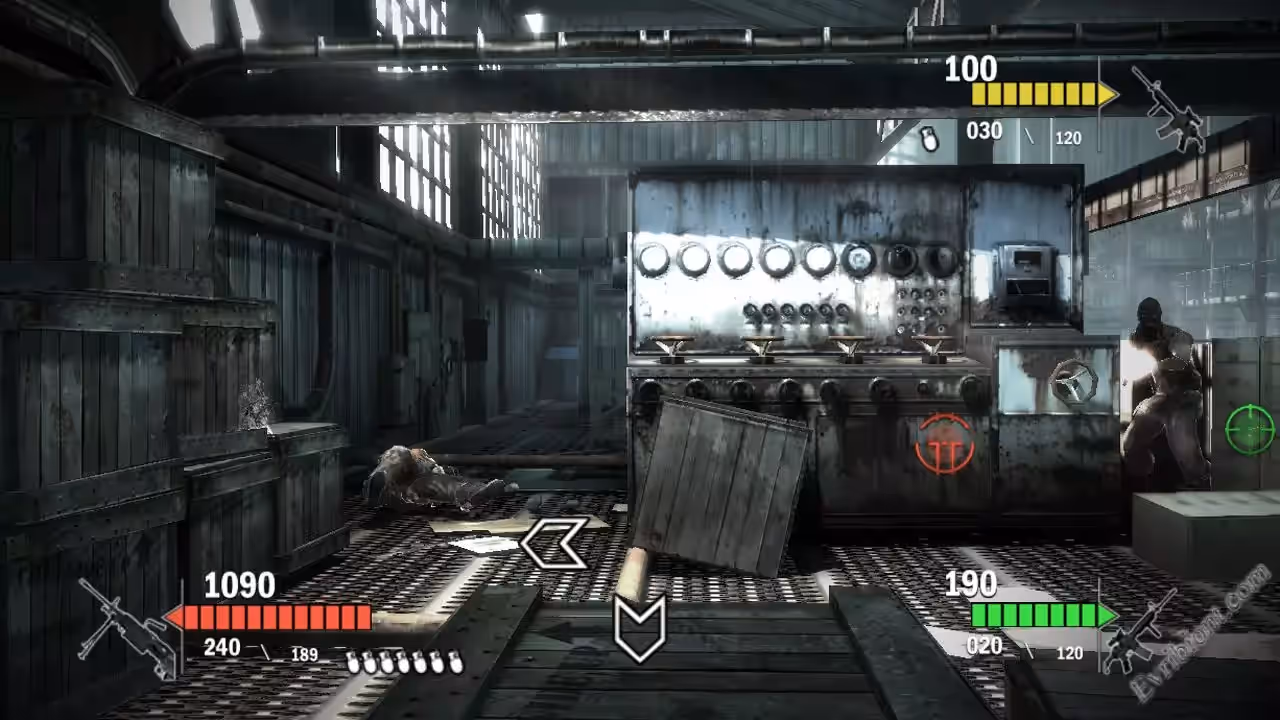Click the left-pointing cover arrow
Screen dimensions: 1280x720
tap(553, 543)
